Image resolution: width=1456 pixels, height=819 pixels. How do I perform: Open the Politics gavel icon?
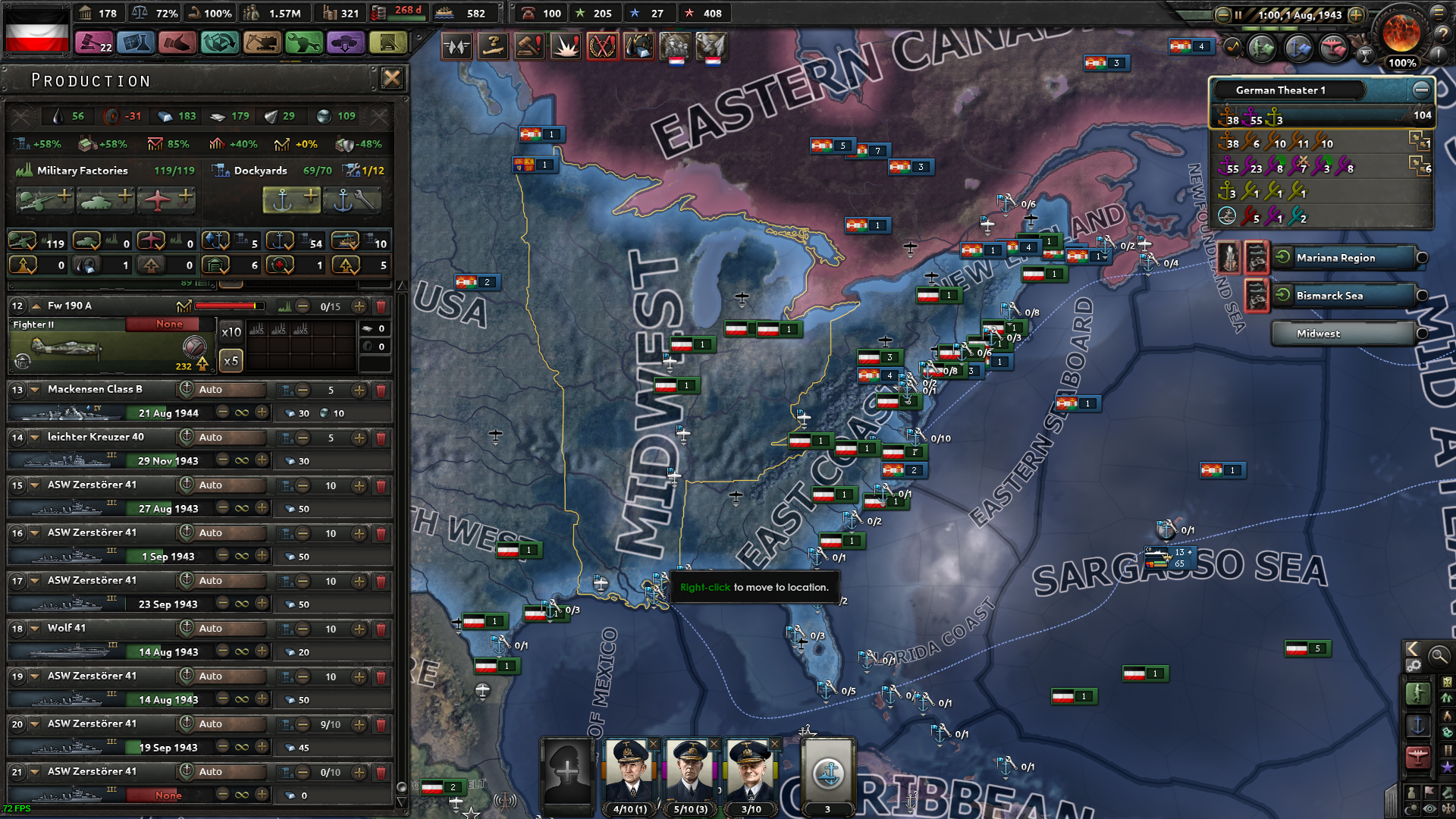[94, 43]
